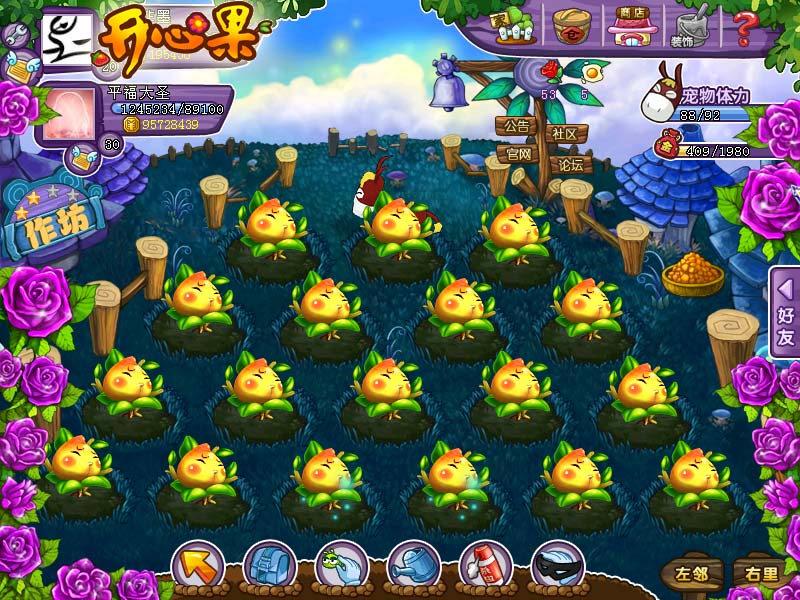The width and height of the screenshot is (800, 600).
Task: Enter the 商店 shop
Action: [630, 26]
